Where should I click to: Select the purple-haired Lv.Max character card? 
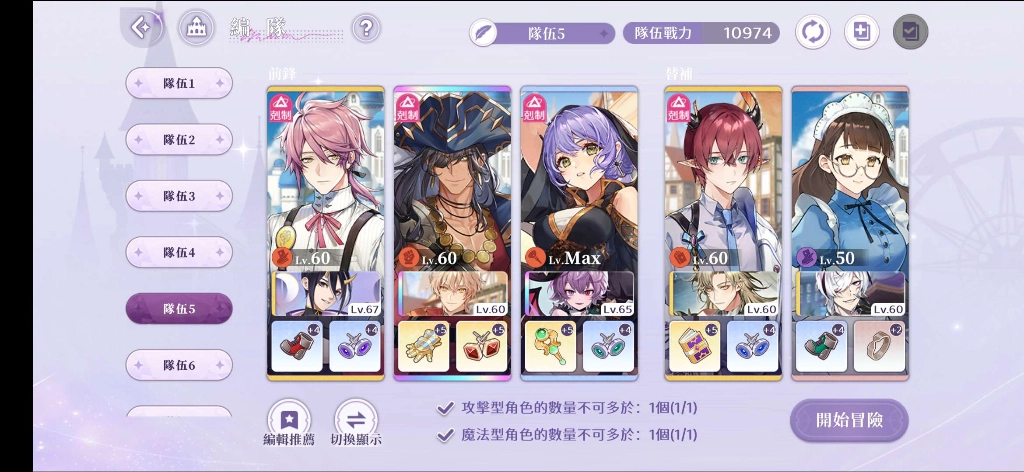point(579,180)
